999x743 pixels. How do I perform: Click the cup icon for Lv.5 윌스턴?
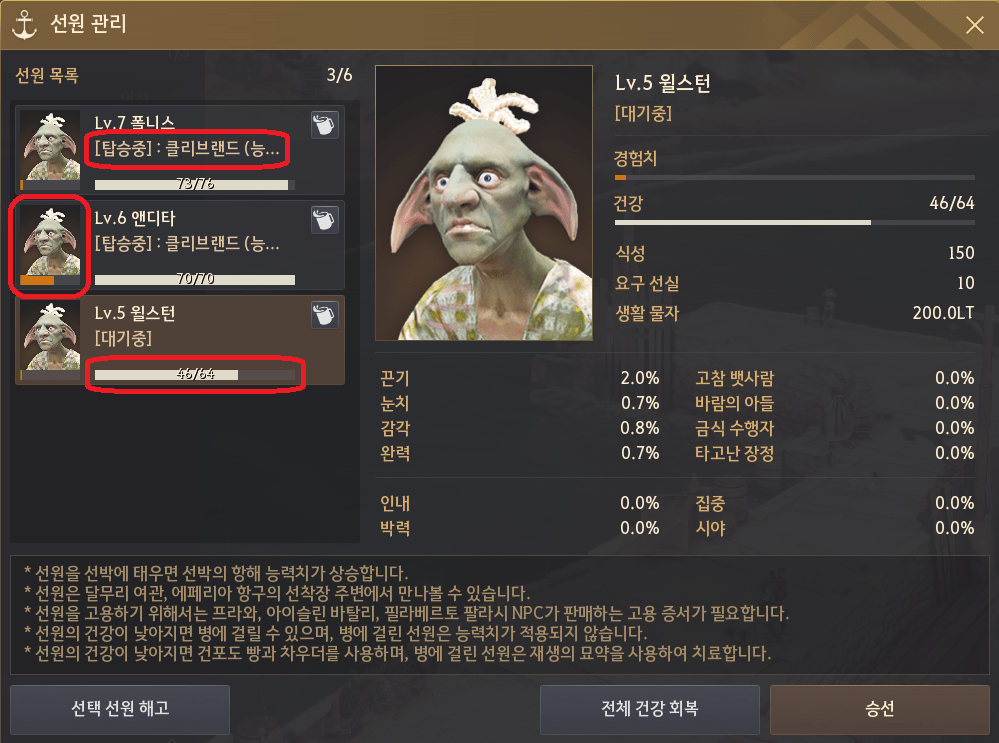pos(325,314)
